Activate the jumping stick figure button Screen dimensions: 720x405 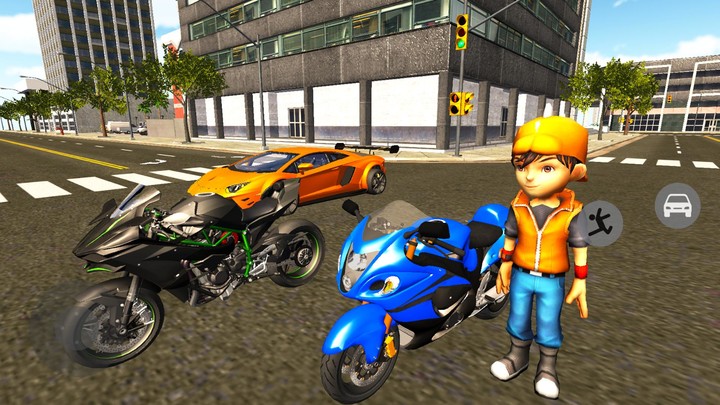coord(601,222)
